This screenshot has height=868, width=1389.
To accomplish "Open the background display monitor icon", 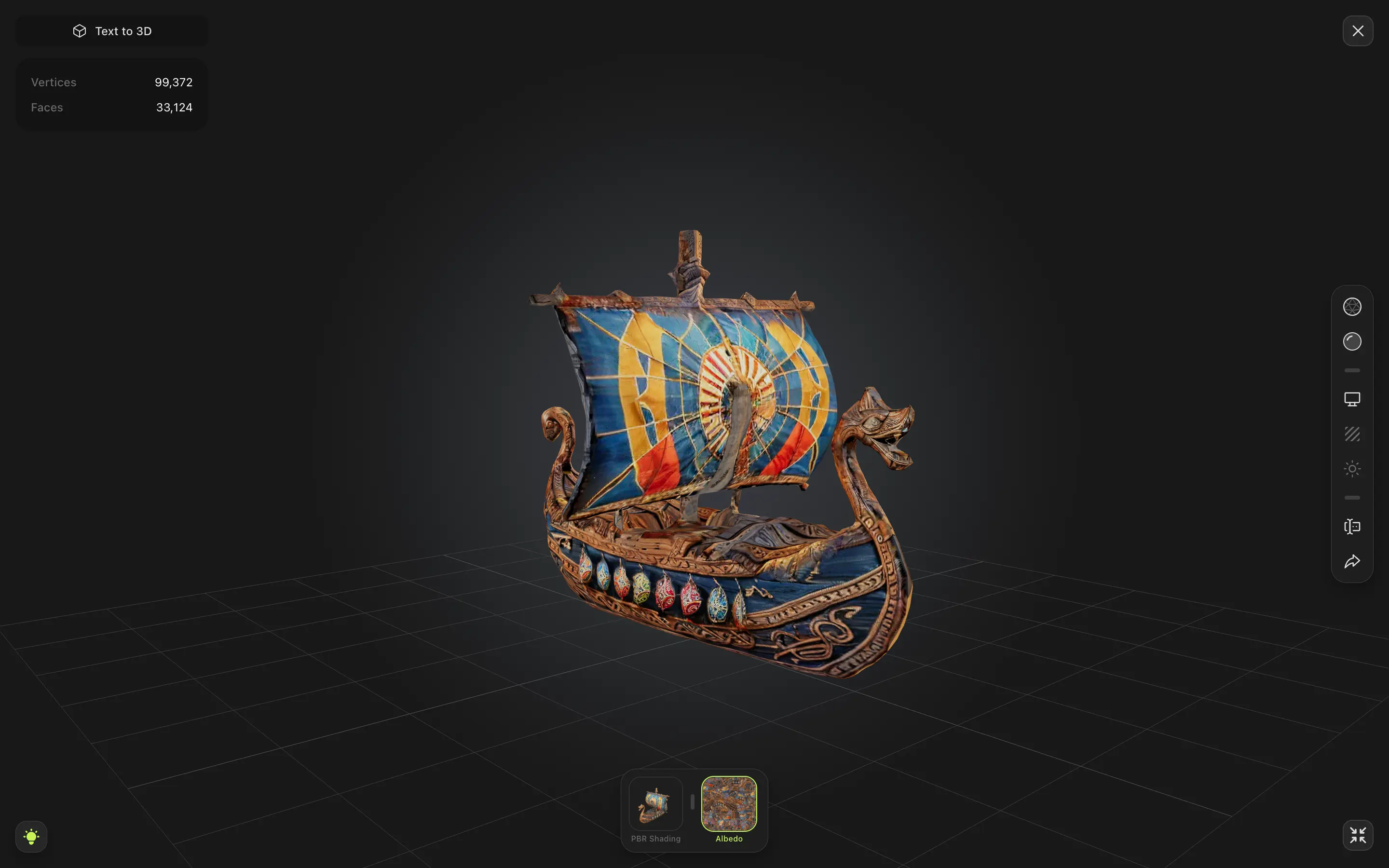I will point(1352,398).
